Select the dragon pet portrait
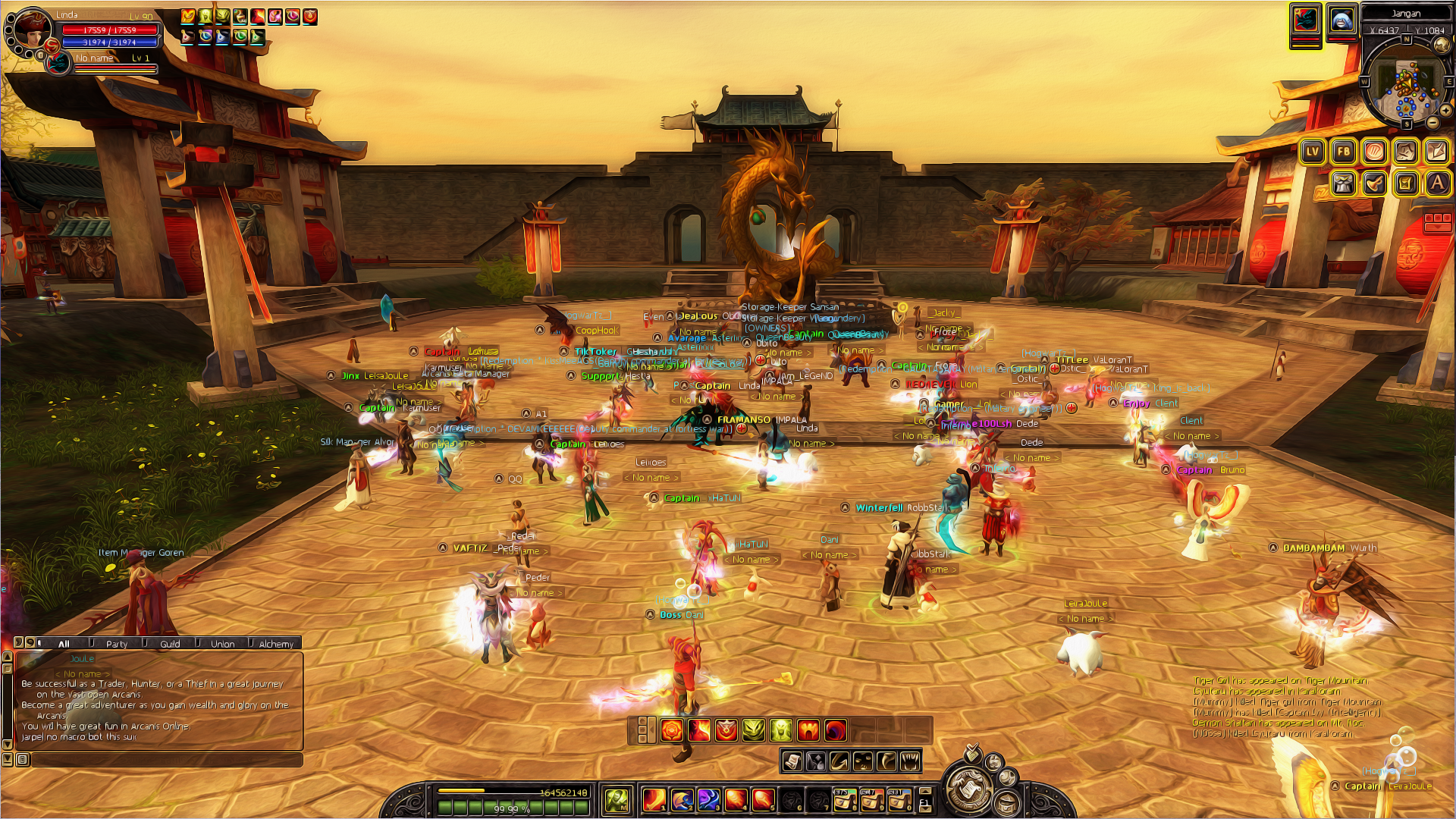This screenshot has width=1456, height=819. click(1305, 20)
